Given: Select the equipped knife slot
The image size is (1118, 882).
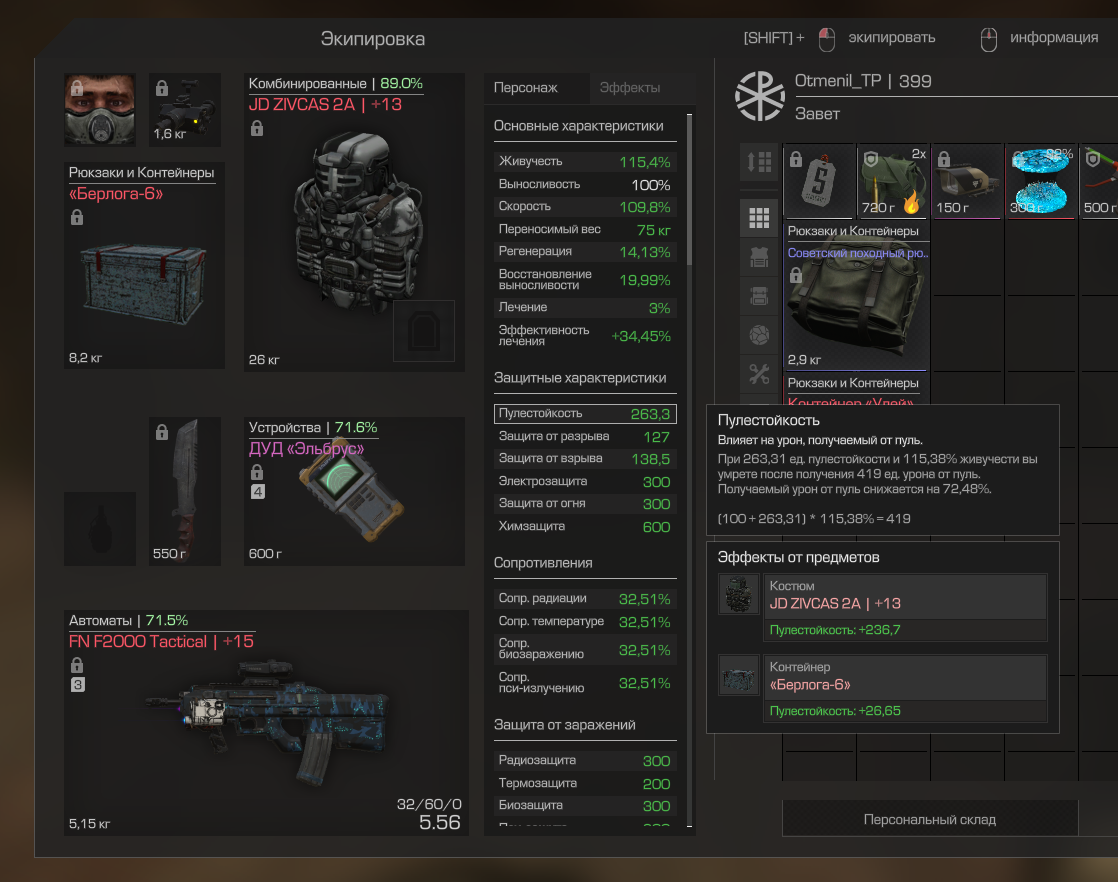Looking at the screenshot, I should (x=184, y=491).
